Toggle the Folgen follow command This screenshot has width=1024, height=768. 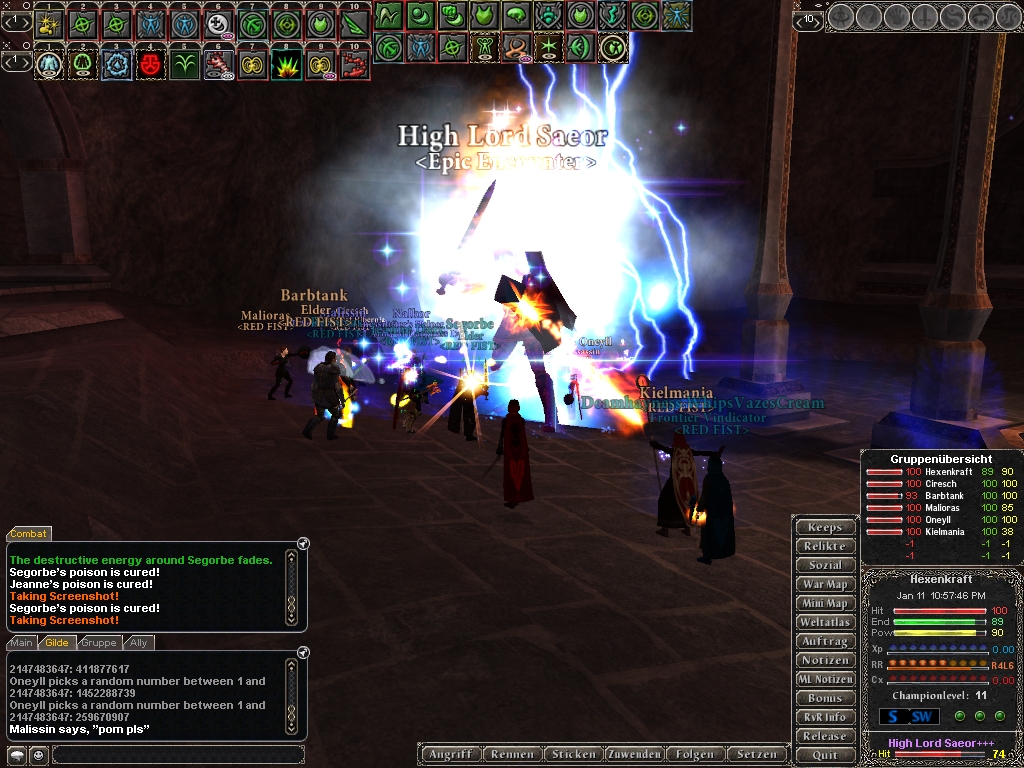pos(695,754)
